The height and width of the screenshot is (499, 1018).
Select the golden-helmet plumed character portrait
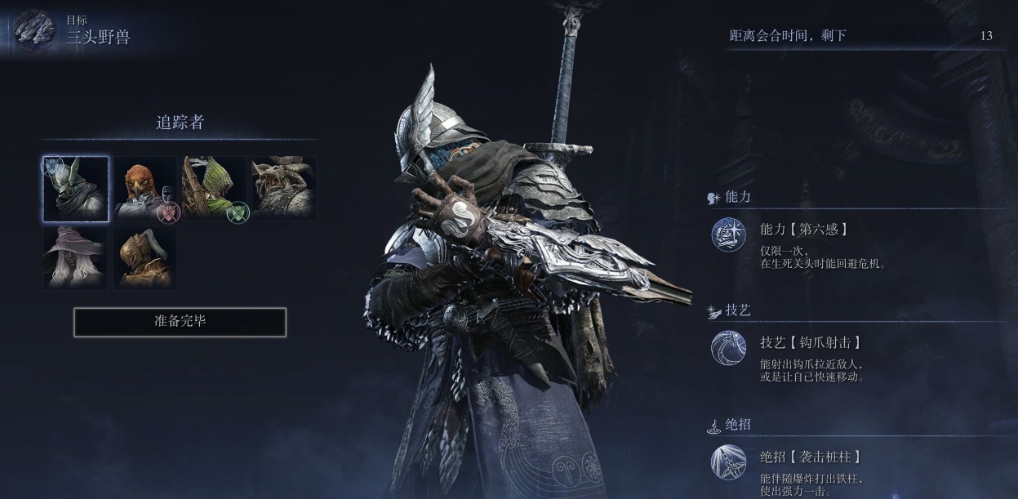144,257
